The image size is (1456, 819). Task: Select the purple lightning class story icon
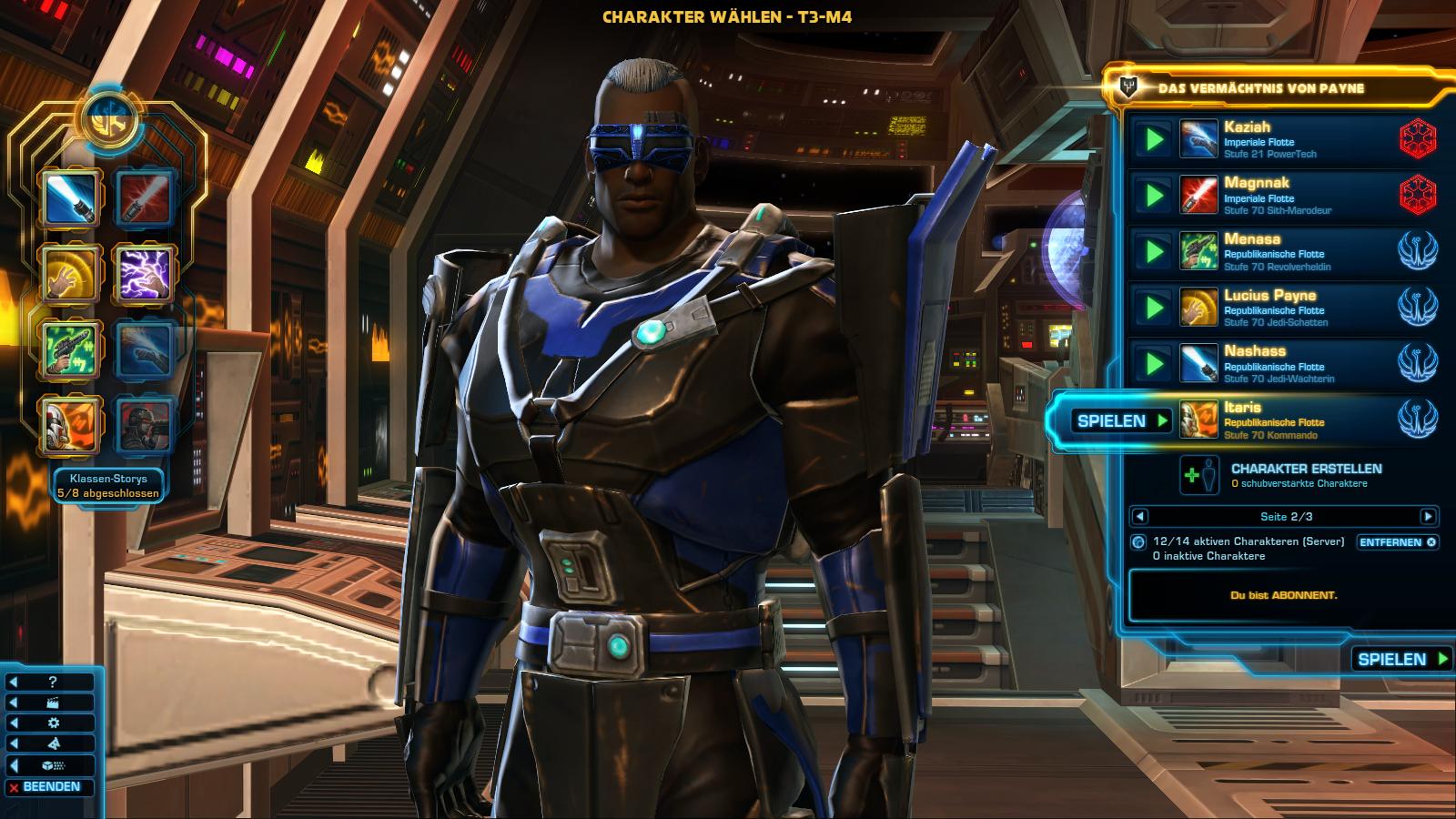pyautogui.click(x=145, y=273)
